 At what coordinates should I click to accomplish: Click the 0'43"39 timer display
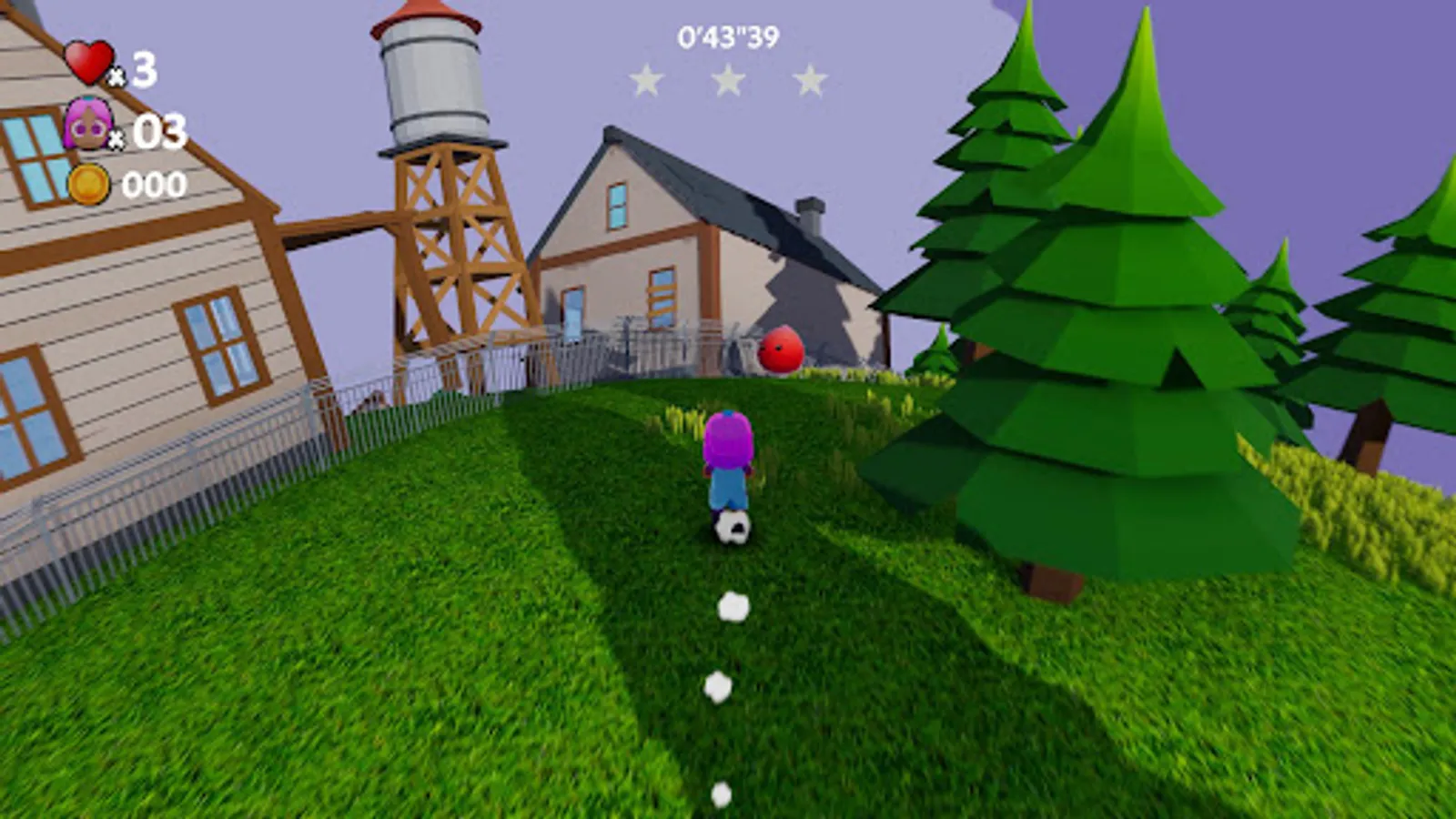tap(730, 36)
